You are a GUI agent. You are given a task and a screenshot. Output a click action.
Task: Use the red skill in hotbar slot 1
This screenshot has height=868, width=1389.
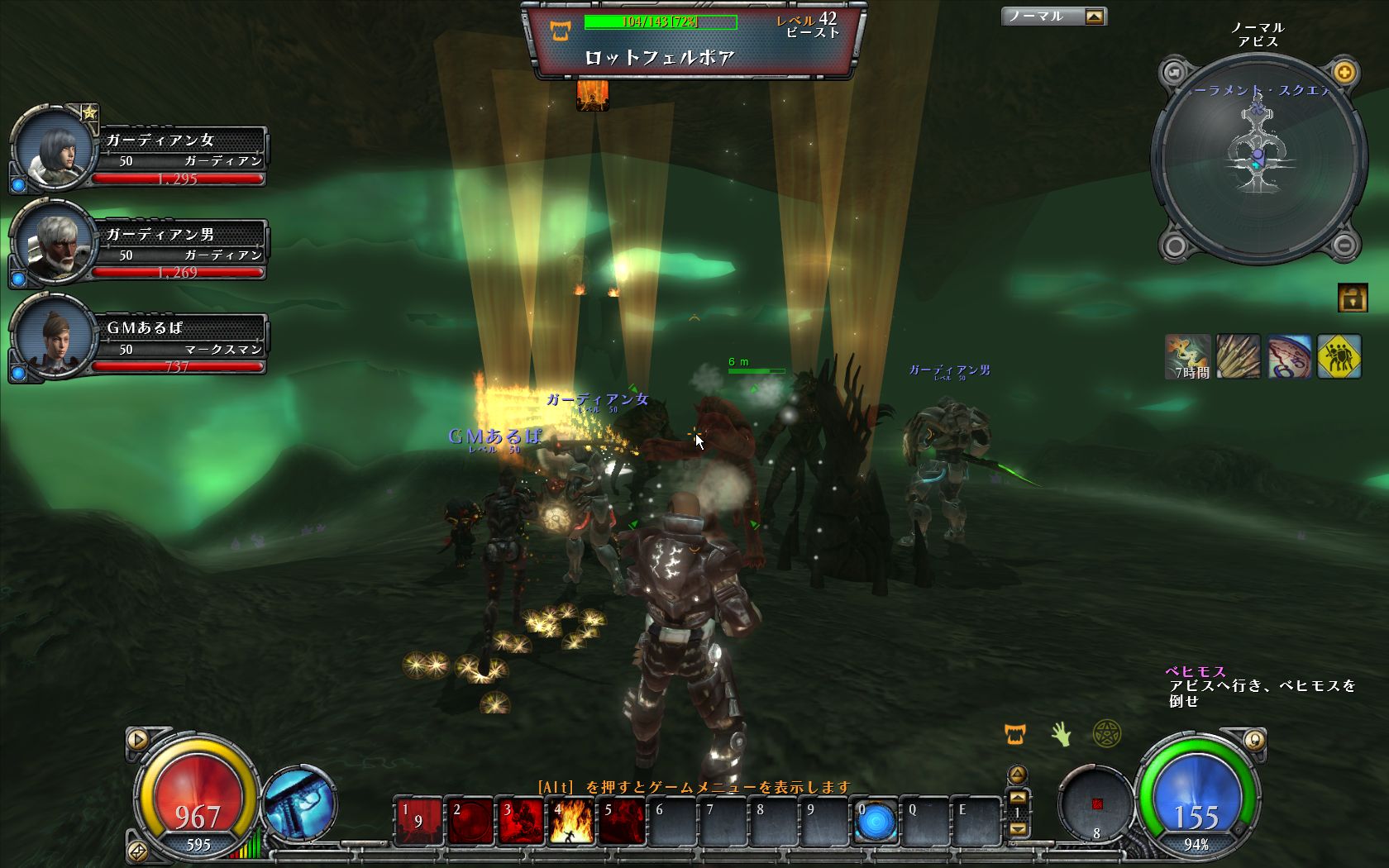(x=418, y=821)
